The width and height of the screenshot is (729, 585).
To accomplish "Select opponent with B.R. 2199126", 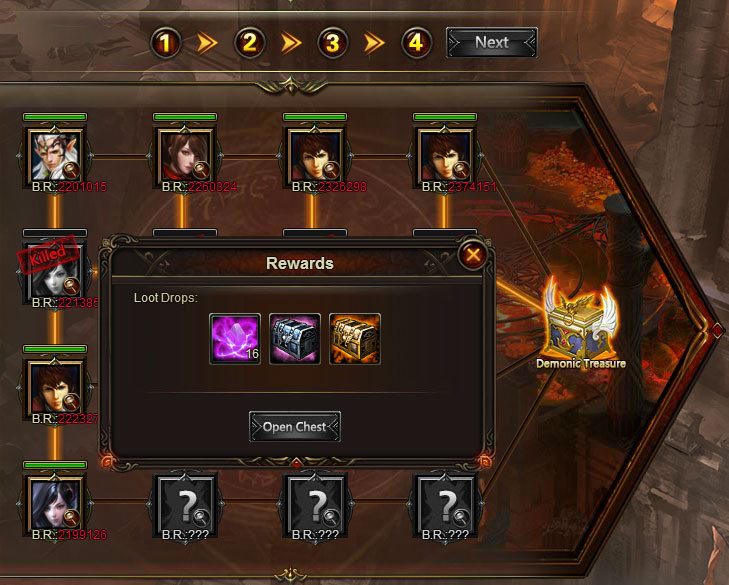I will click(55, 501).
